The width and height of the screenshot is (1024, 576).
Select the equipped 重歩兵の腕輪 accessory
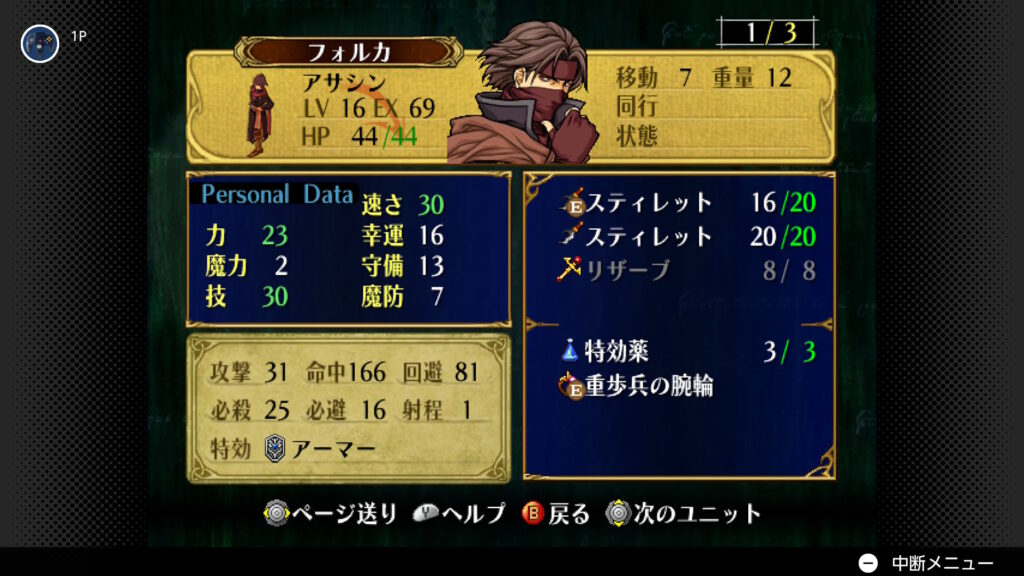(x=648, y=385)
